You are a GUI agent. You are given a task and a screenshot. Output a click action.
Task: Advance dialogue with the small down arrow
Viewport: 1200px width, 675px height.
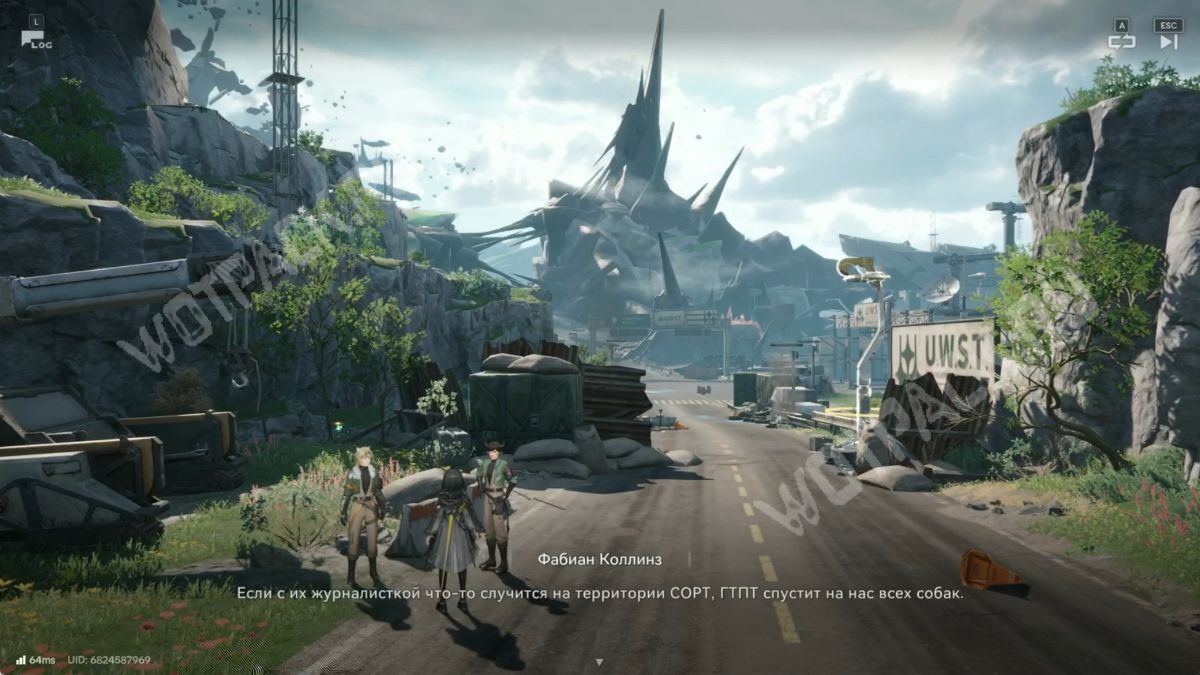[599, 662]
